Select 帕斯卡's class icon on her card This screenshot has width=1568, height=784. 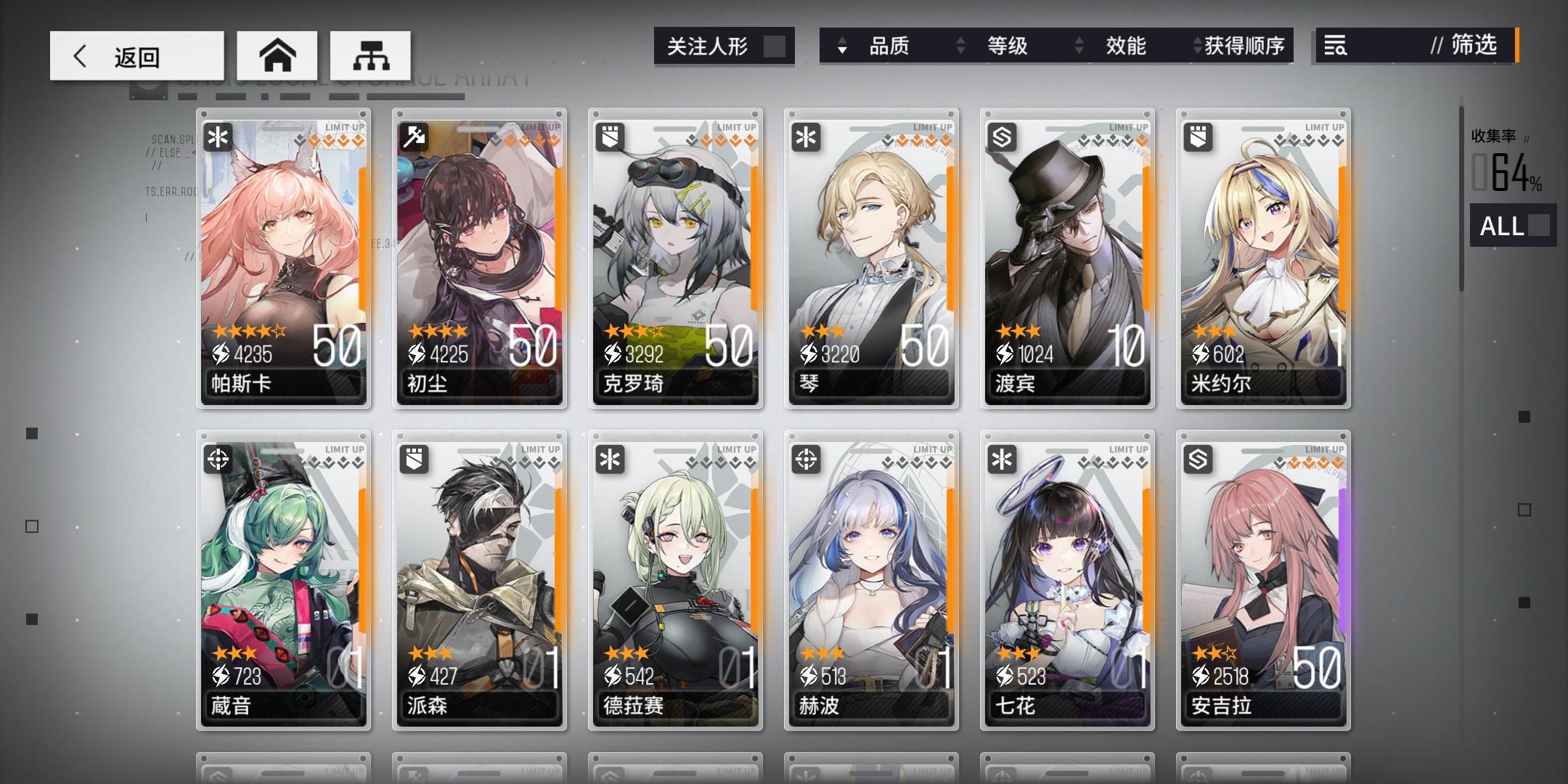216,136
